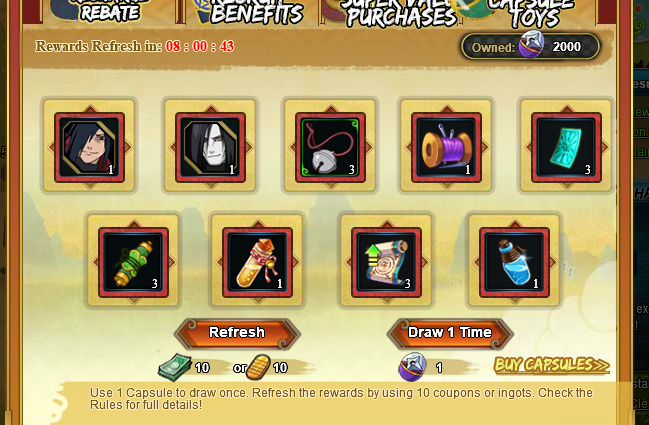Select the teal cloth reward

565,147
